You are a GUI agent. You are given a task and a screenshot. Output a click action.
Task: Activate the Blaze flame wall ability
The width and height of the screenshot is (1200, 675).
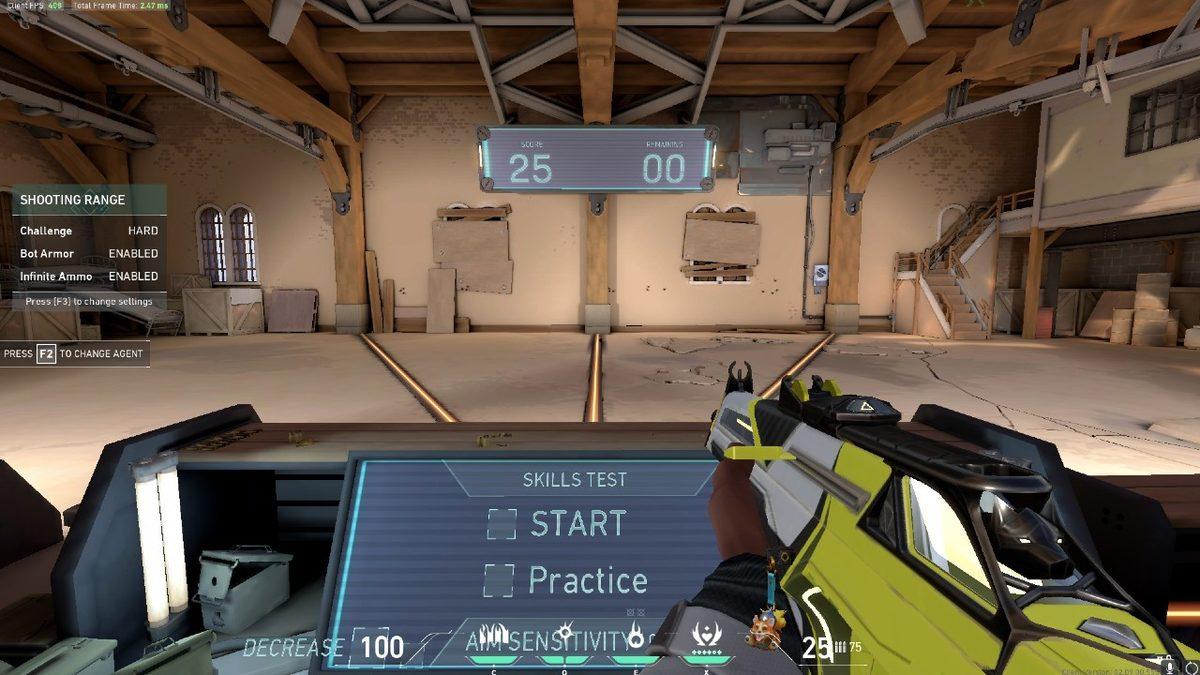tap(494, 637)
